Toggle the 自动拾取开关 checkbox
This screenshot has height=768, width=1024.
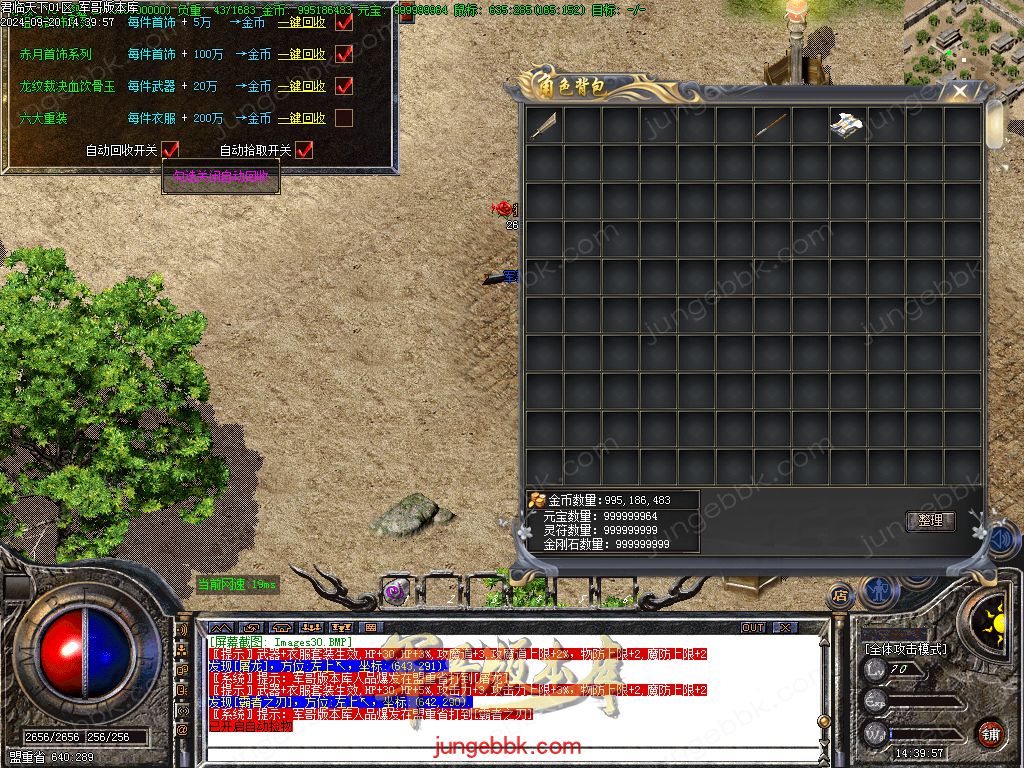point(304,150)
